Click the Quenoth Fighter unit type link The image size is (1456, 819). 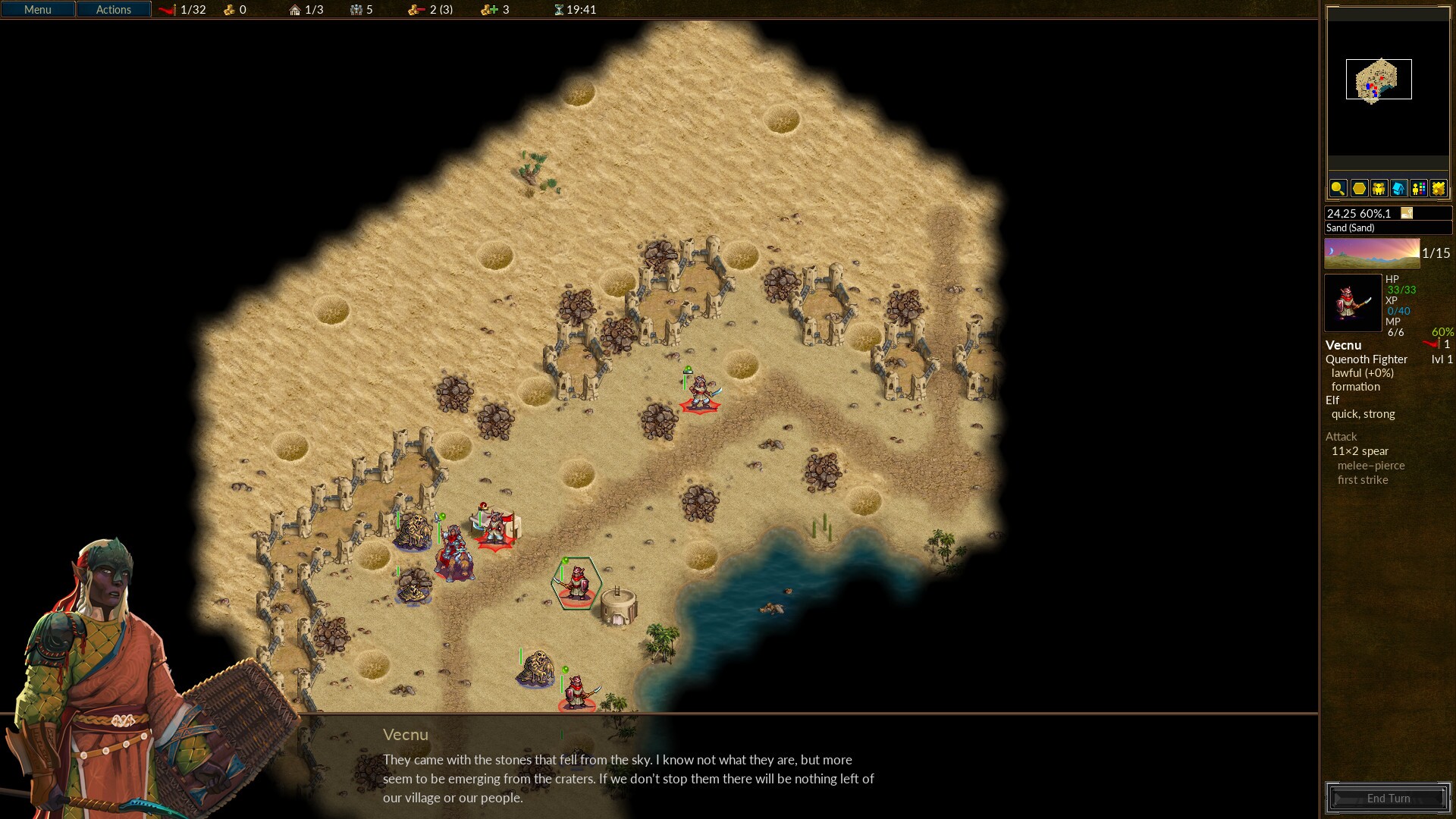pos(1366,359)
